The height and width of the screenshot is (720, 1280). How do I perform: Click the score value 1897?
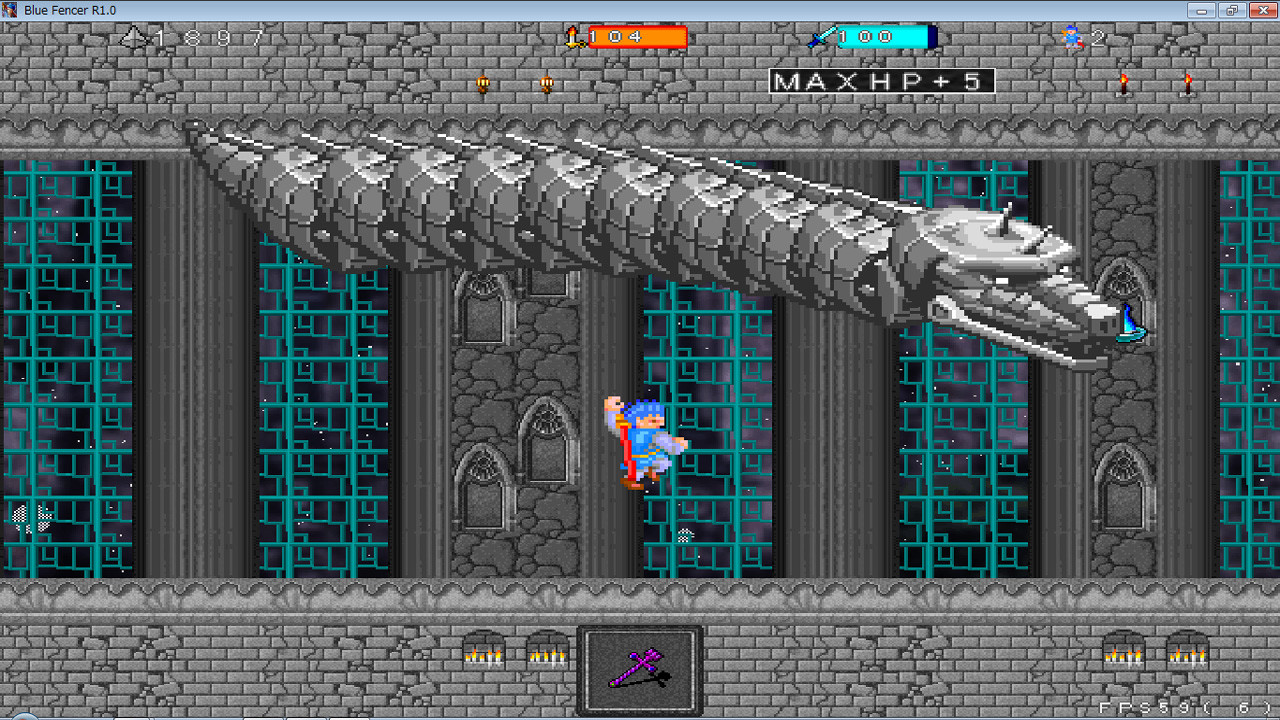[x=210, y=37]
